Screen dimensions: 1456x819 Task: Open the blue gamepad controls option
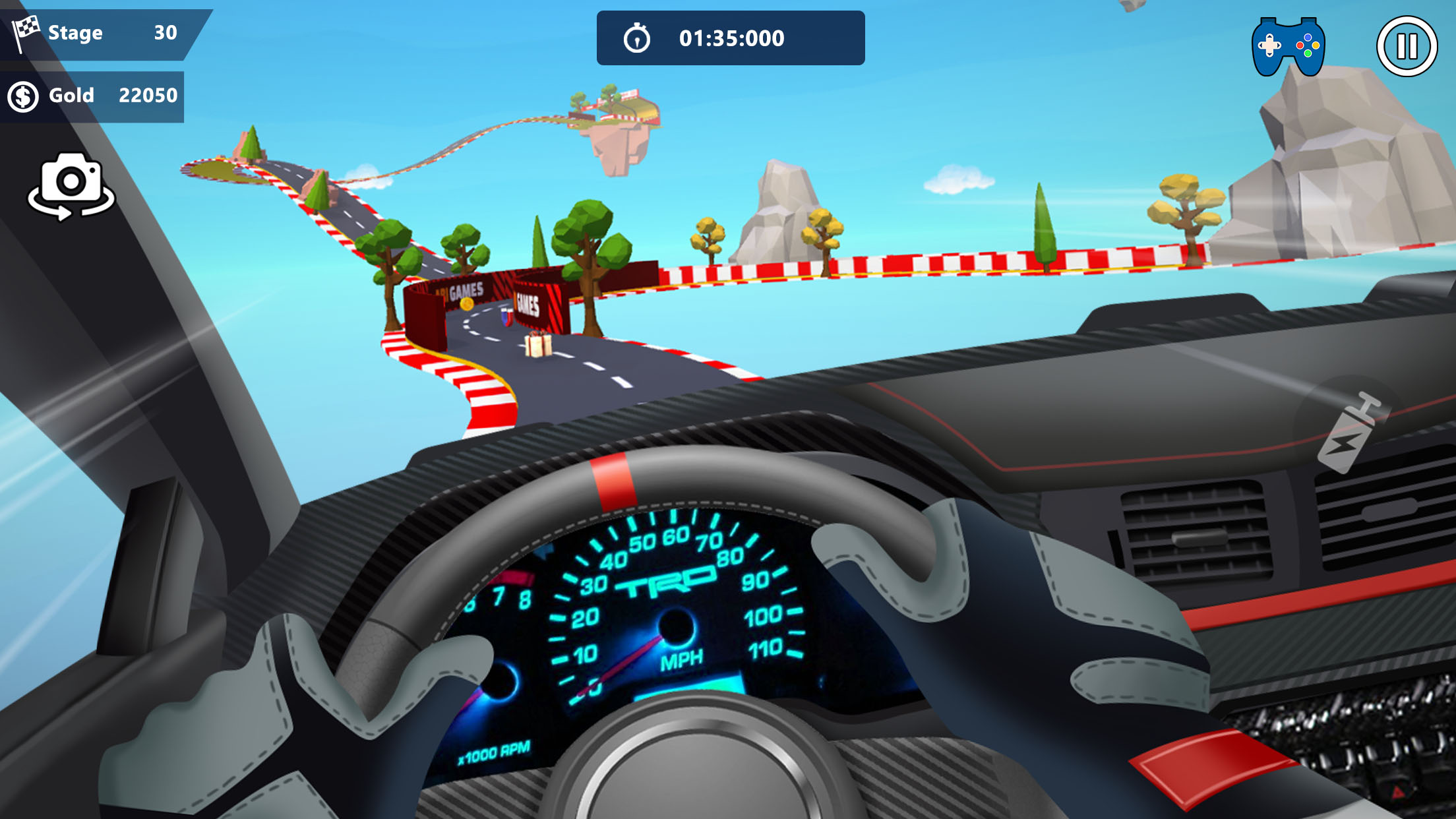1288,47
